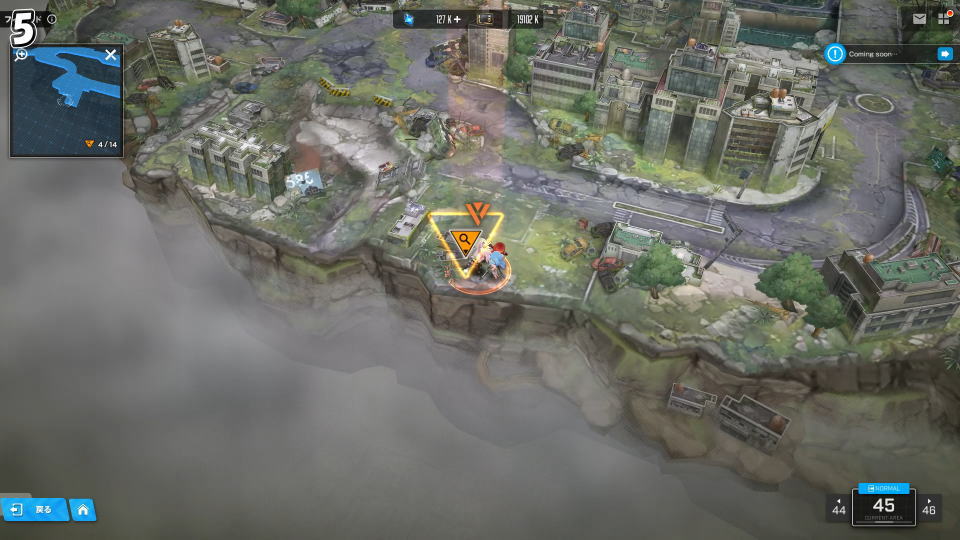Viewport: 960px width, 540px height.
Task: Select the orange search marker on the field
Action: pyautogui.click(x=462, y=241)
